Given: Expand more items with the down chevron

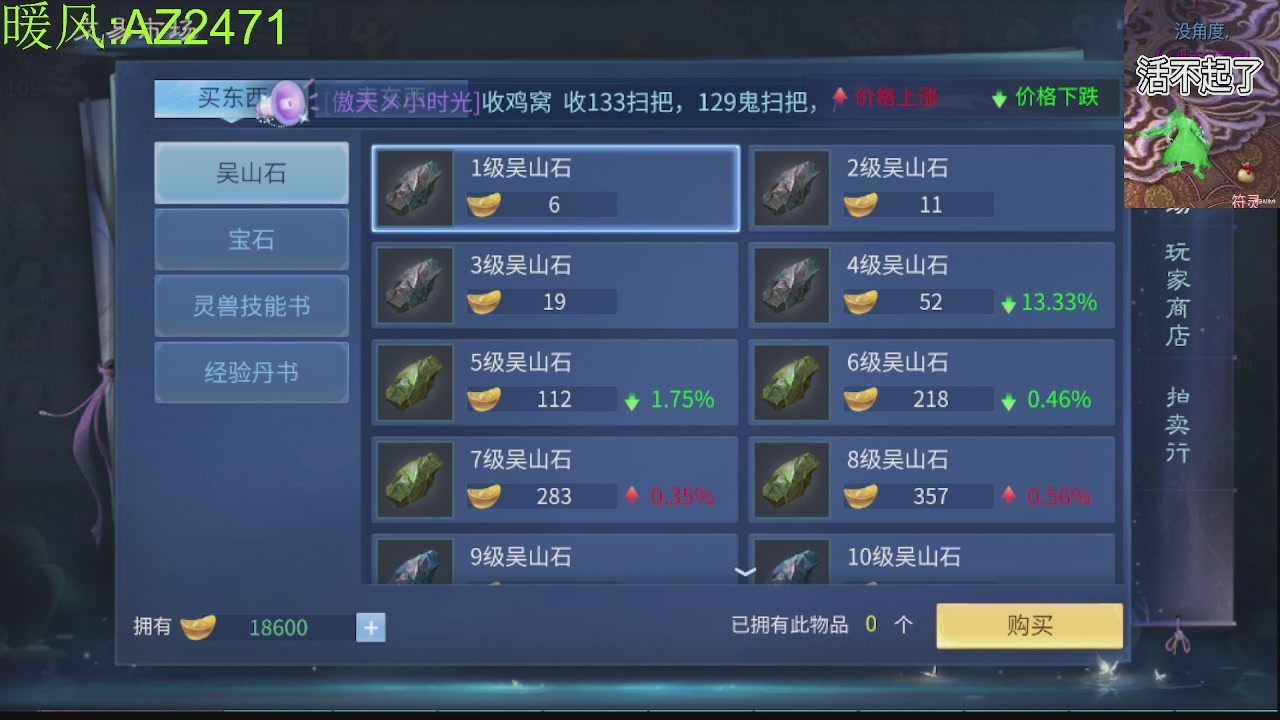Looking at the screenshot, I should point(744,570).
